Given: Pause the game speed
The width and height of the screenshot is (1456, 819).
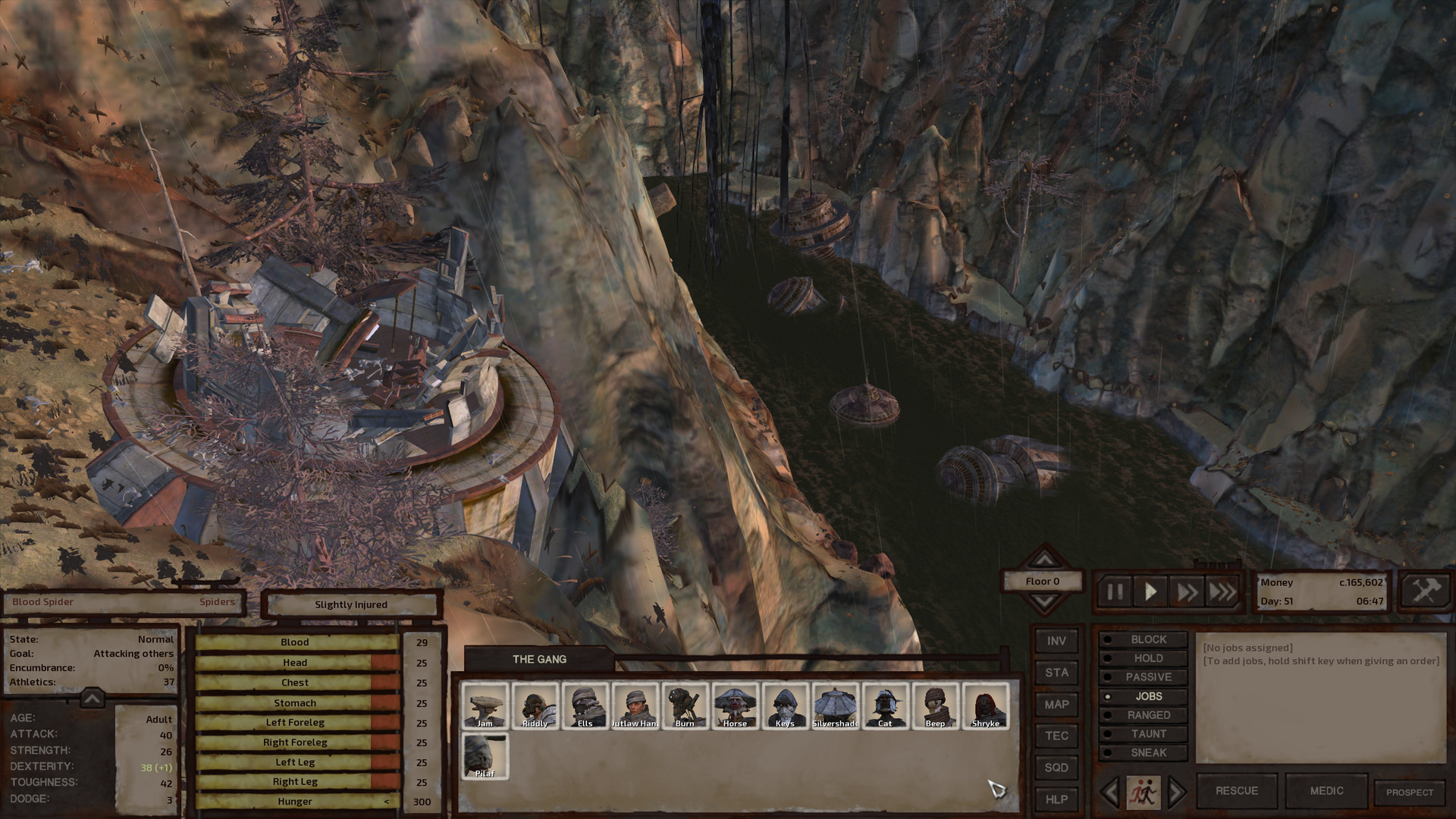Looking at the screenshot, I should click(x=1115, y=592).
